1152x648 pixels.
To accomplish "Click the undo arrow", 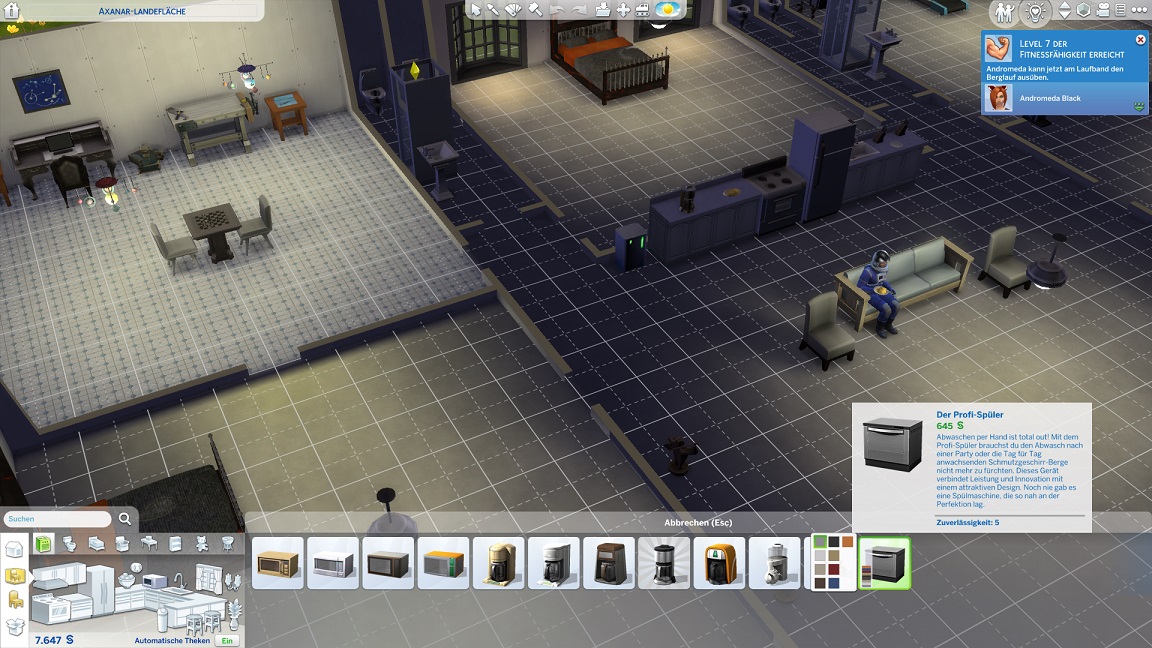I will click(x=556, y=10).
